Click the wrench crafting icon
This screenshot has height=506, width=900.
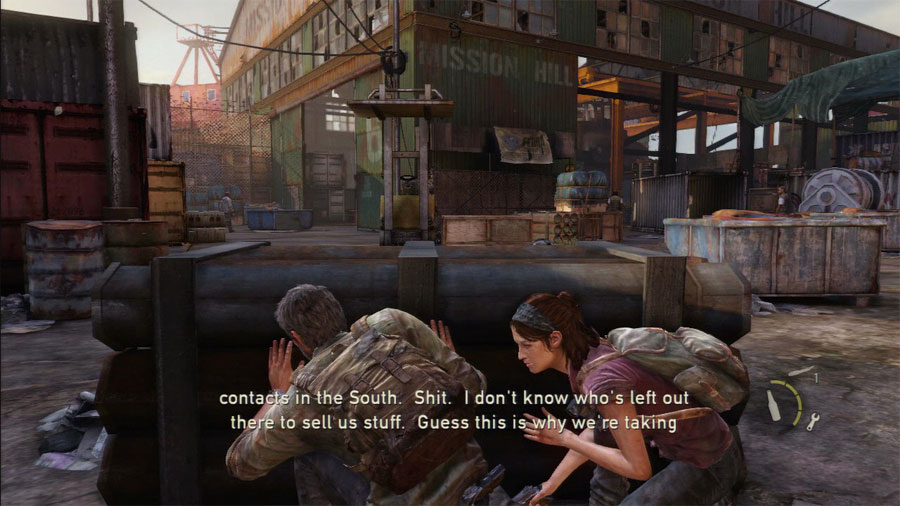pyautogui.click(x=813, y=421)
